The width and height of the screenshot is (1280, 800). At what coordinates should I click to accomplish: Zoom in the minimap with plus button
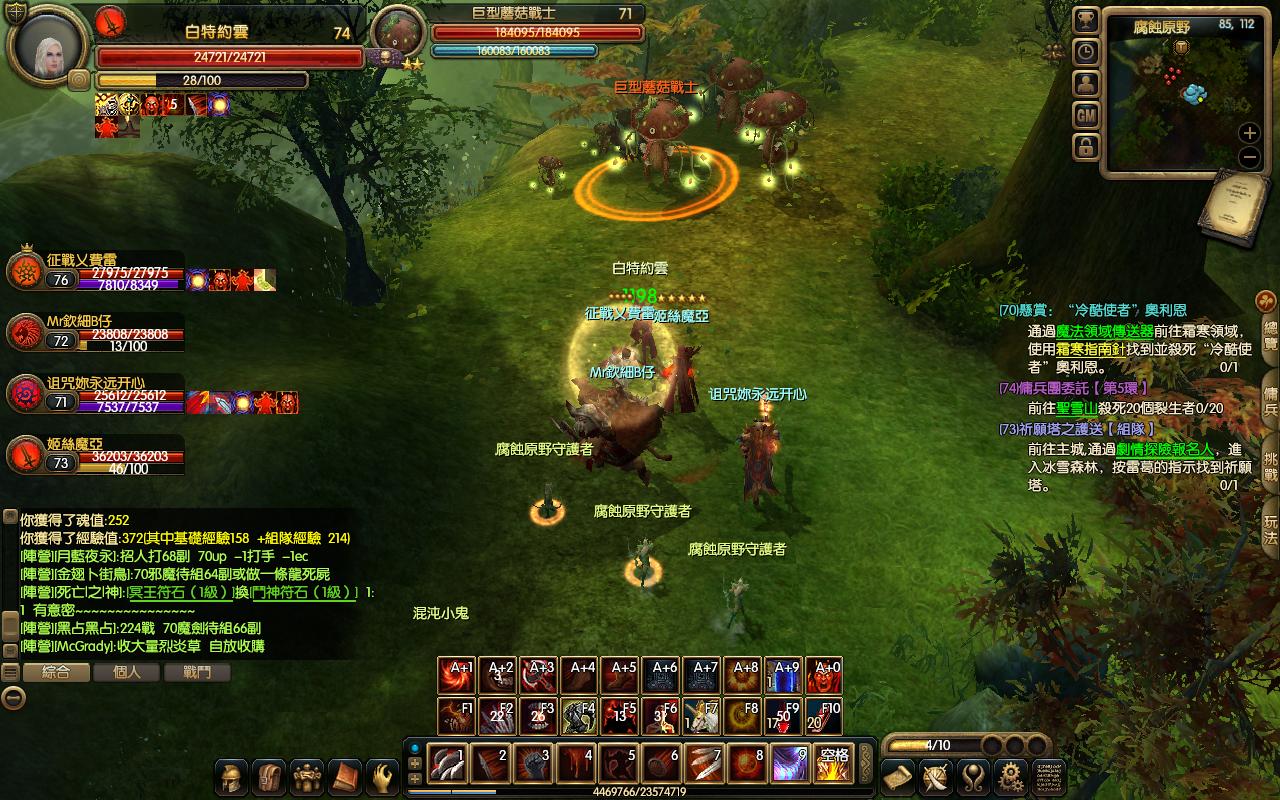pyautogui.click(x=1249, y=132)
